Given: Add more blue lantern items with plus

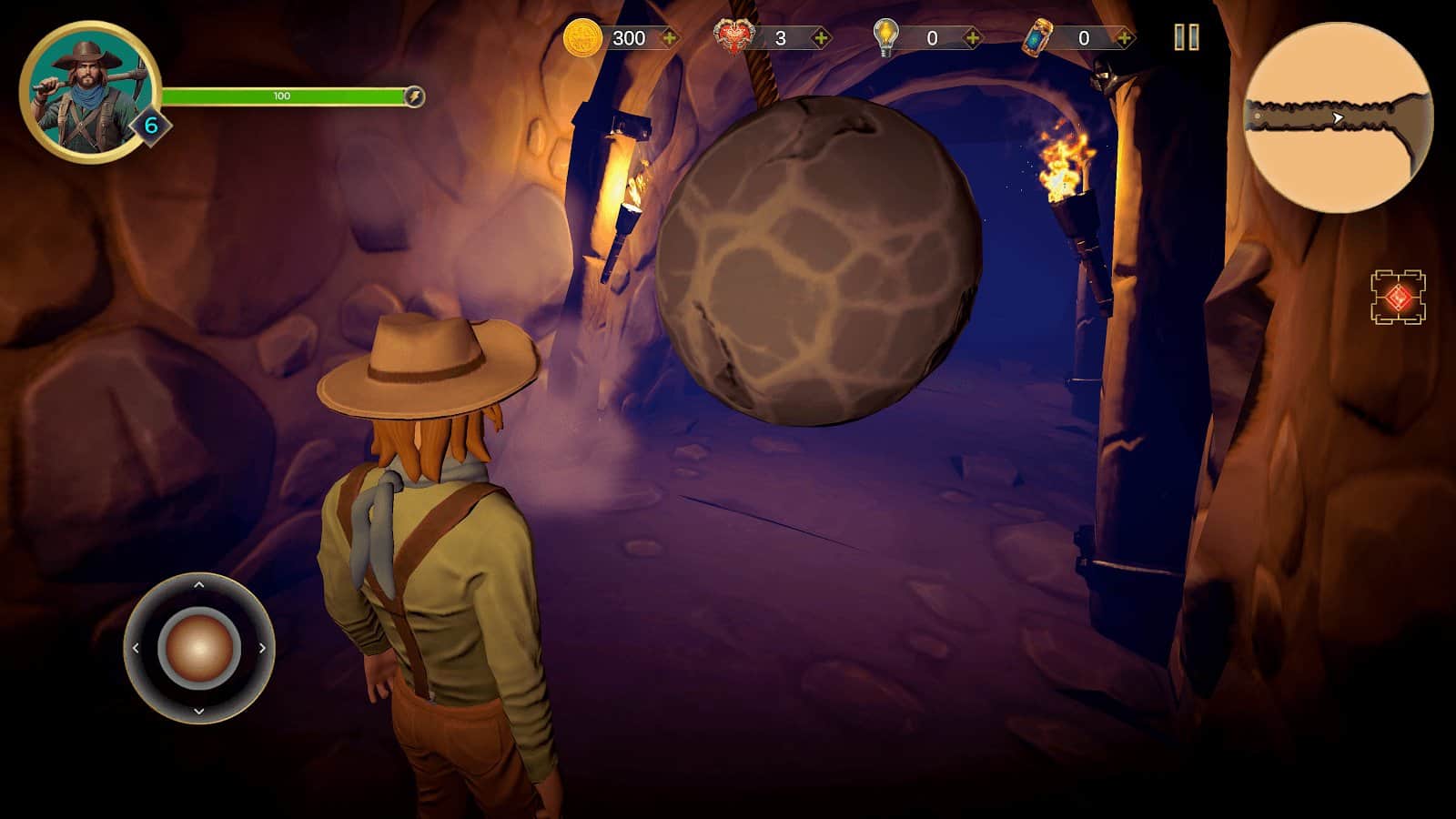Looking at the screenshot, I should point(1125,38).
